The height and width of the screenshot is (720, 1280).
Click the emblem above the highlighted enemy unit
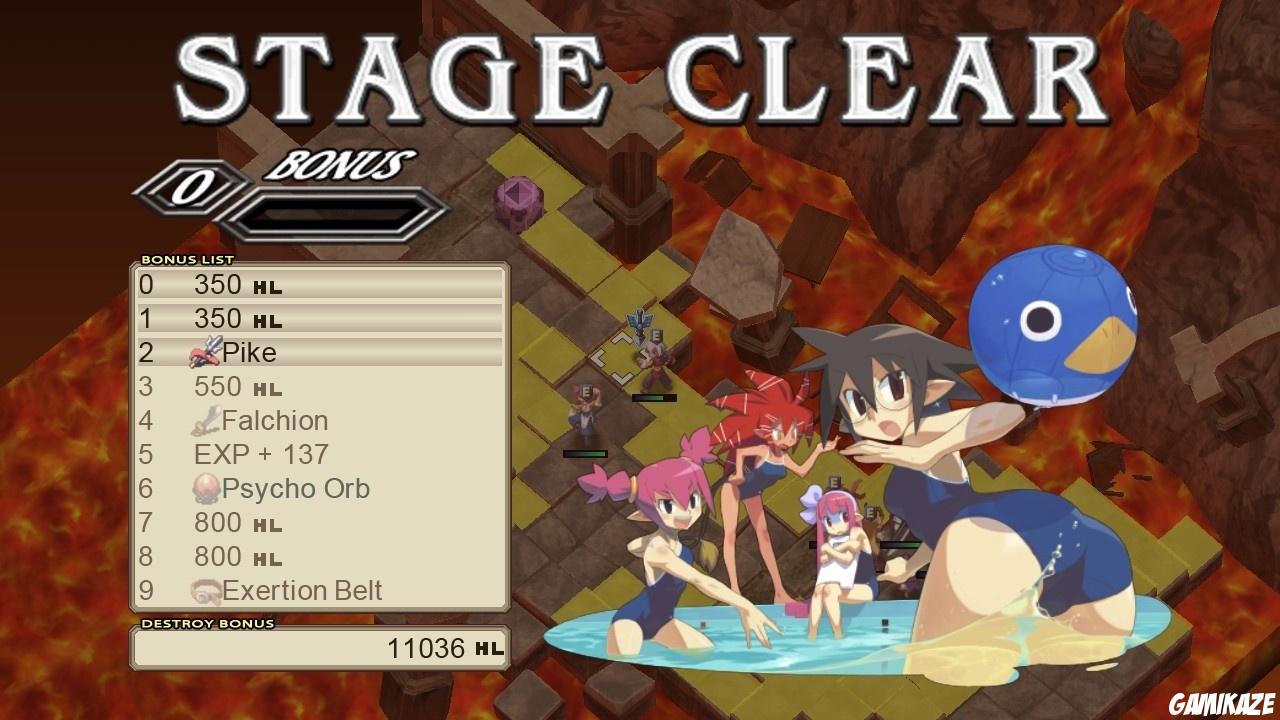pyautogui.click(x=638, y=320)
